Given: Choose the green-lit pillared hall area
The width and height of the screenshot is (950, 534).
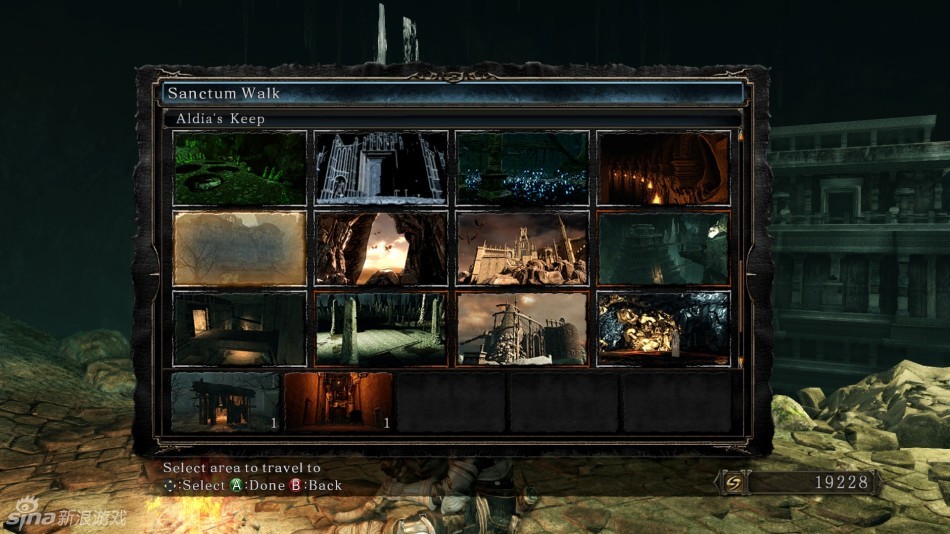Looking at the screenshot, I should (381, 328).
